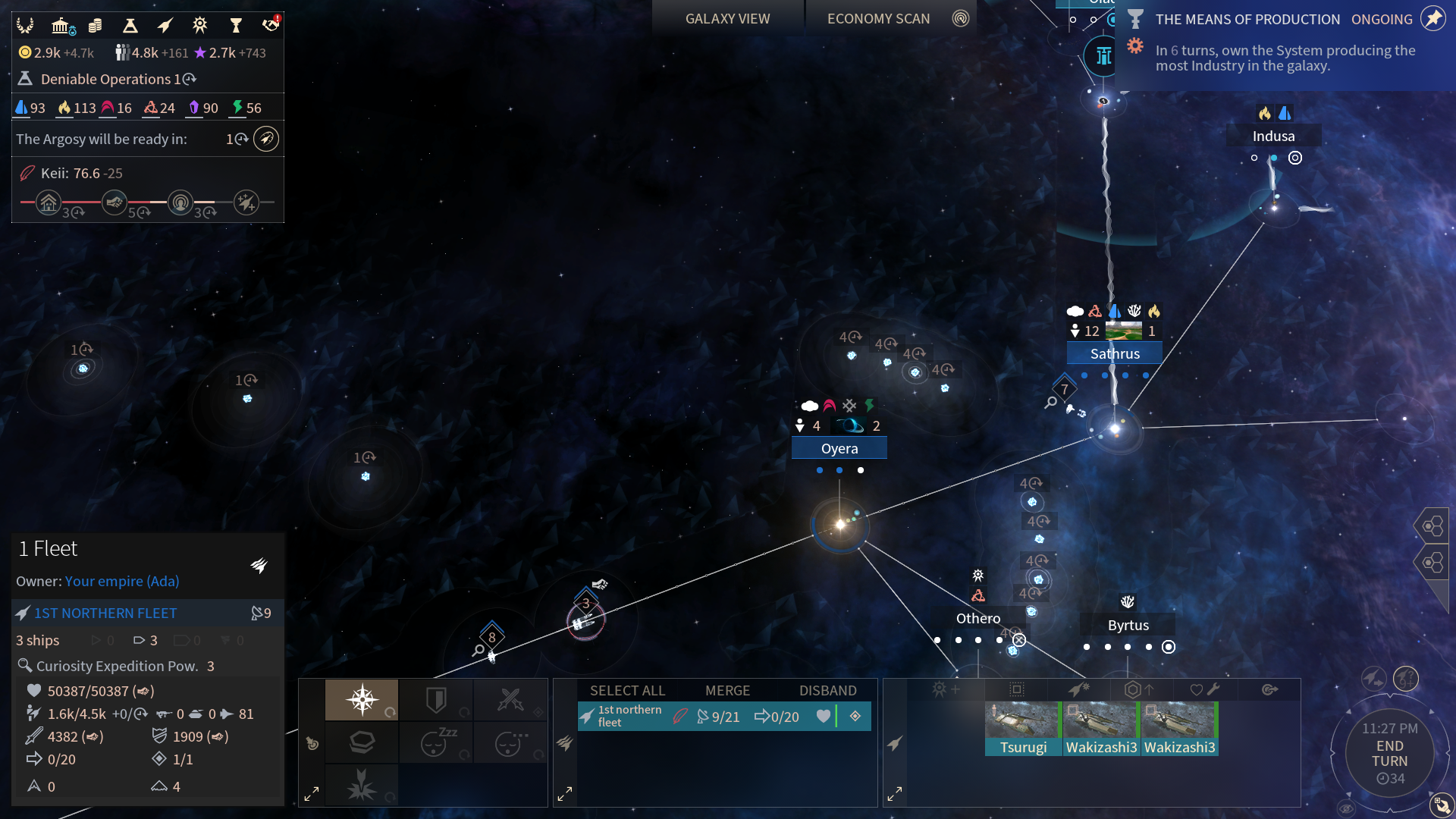The image size is (1456, 819).
Task: Pin The Means of Production quest
Action: [1432, 19]
